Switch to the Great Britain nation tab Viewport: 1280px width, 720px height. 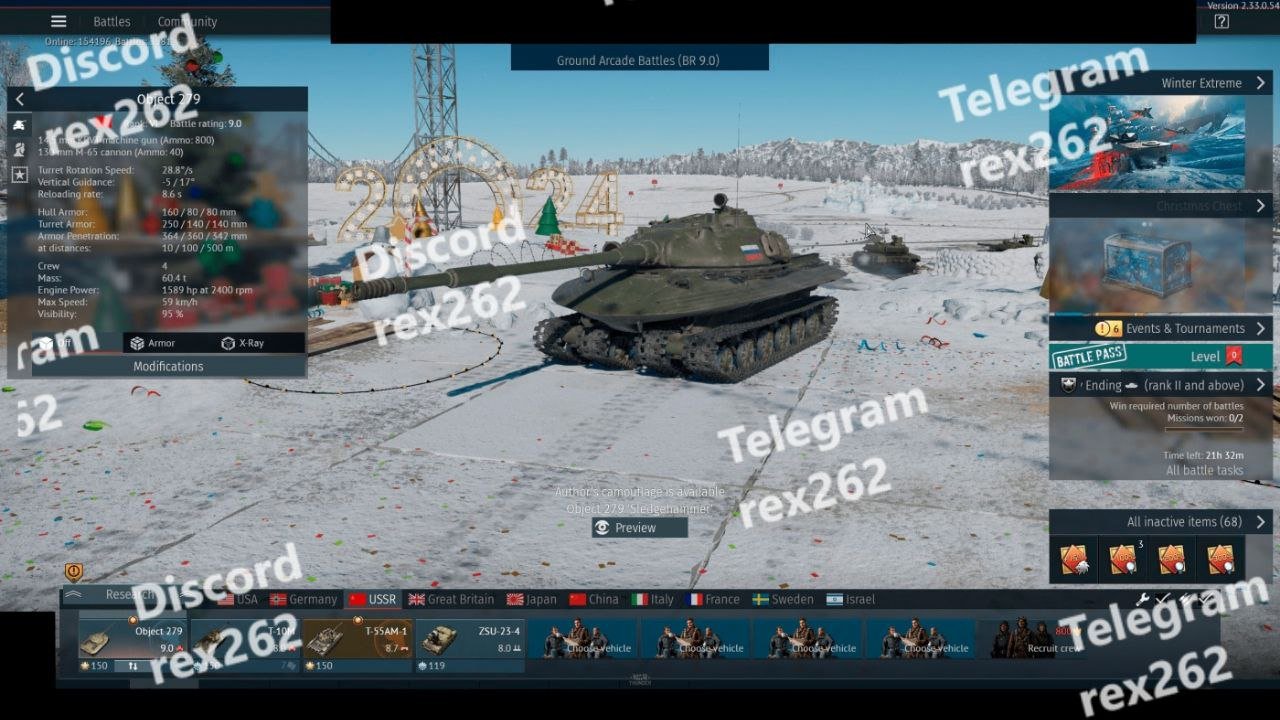click(x=452, y=599)
